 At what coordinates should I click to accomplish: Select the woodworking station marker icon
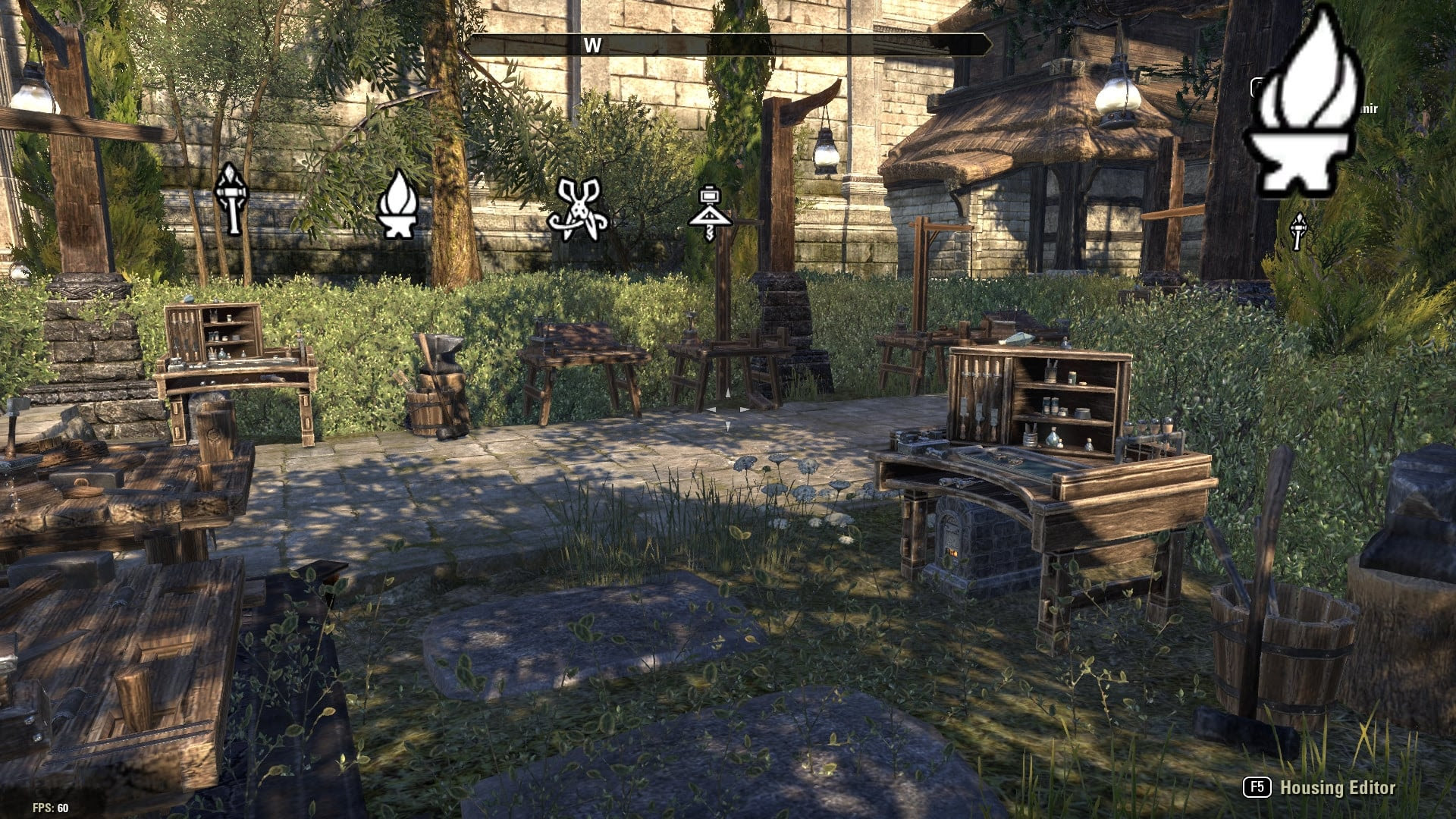pos(710,212)
